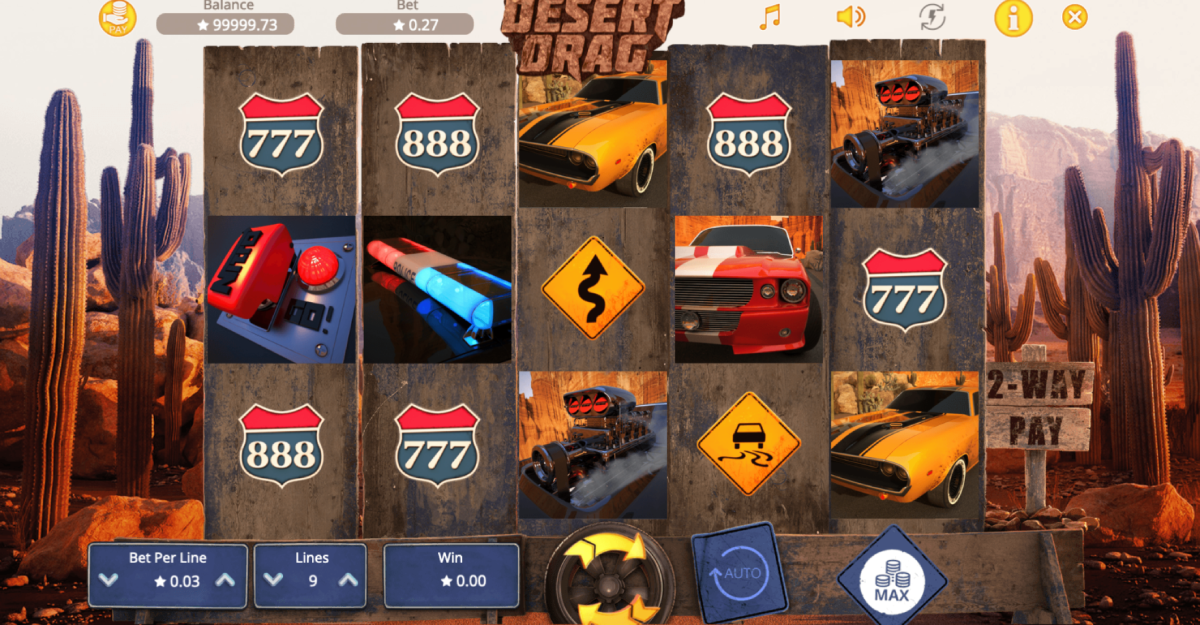Screen dimensions: 1200x625
Task: Close the game with the X button
Action: click(x=1075, y=17)
